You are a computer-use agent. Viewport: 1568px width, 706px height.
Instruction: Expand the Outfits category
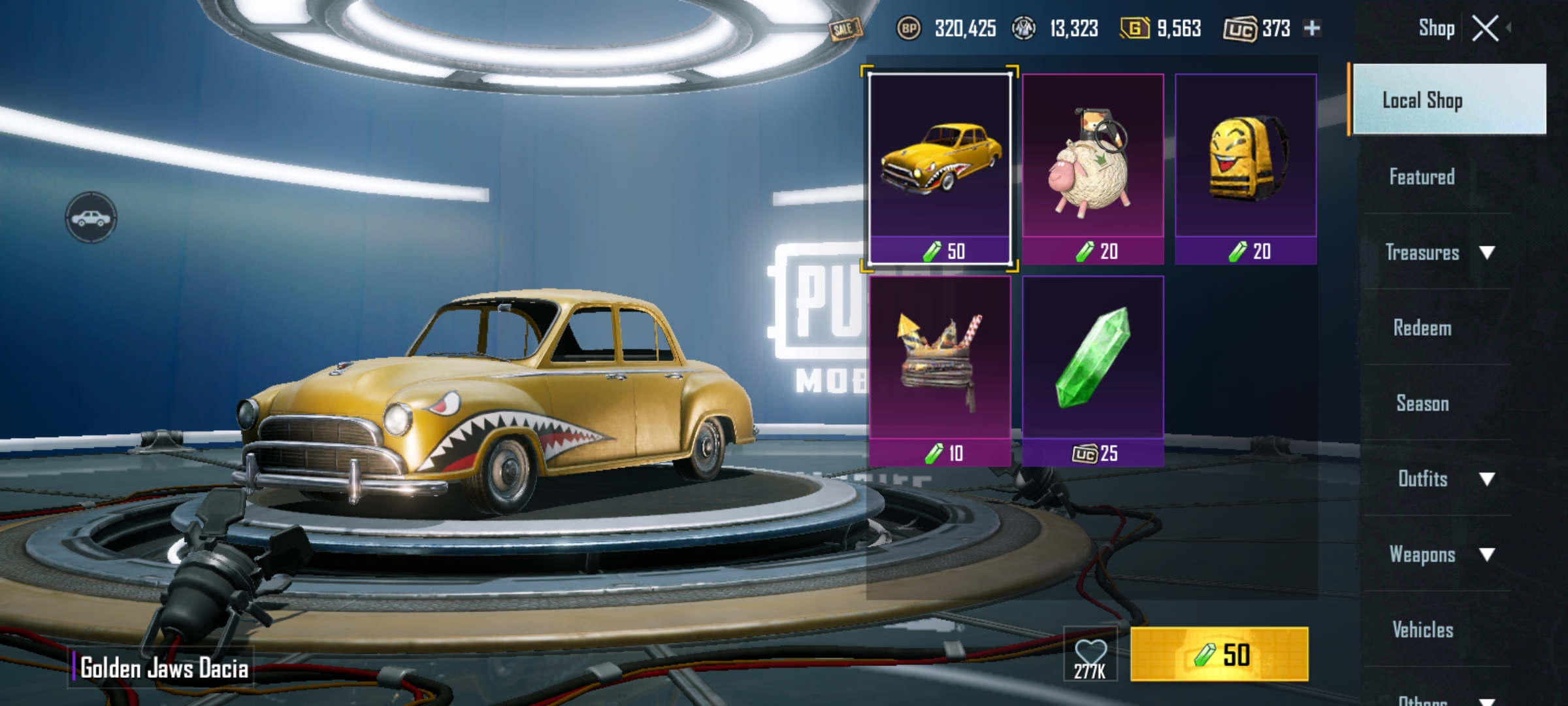pyautogui.click(x=1437, y=479)
